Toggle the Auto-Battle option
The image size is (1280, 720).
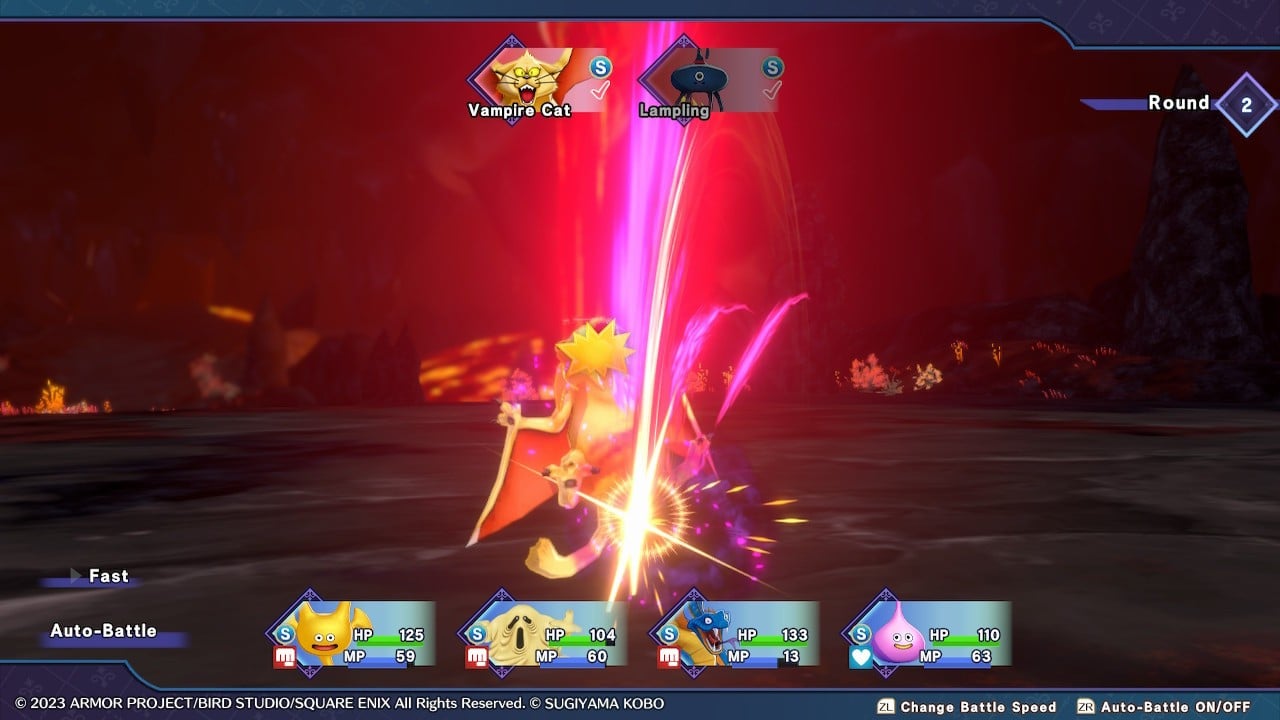104,631
